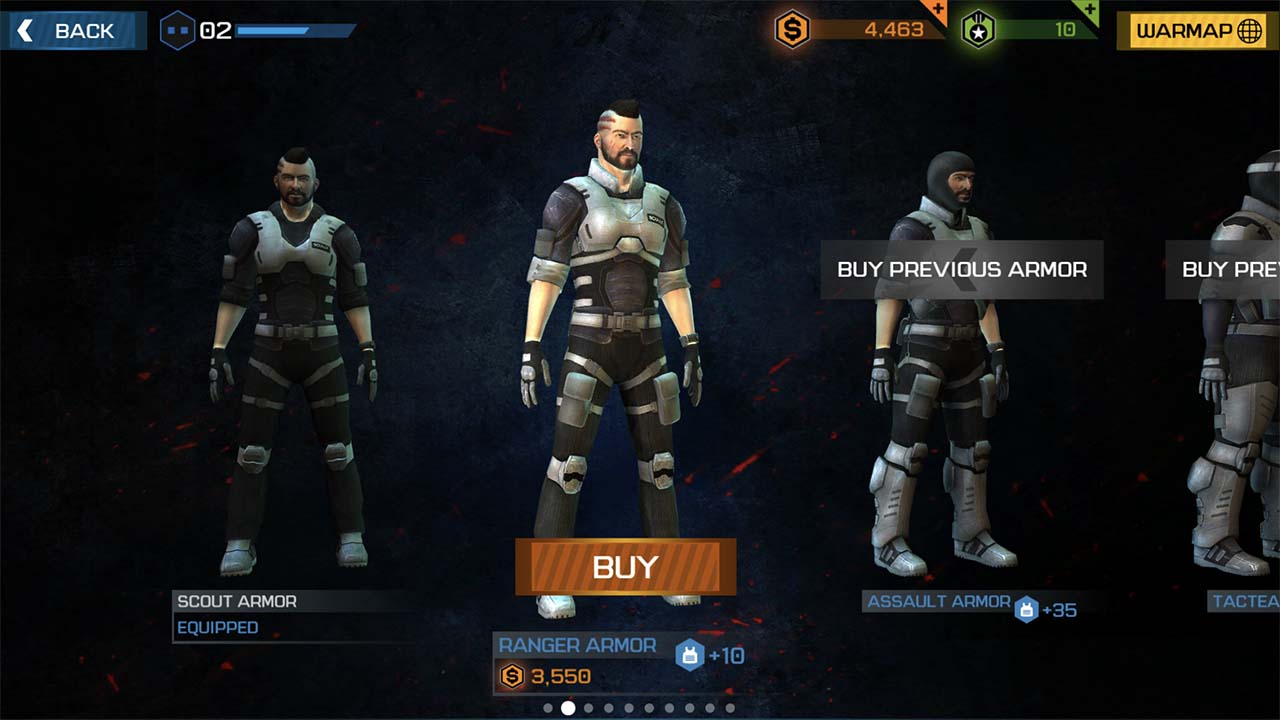Select the gold coin currency icon

(x=793, y=29)
